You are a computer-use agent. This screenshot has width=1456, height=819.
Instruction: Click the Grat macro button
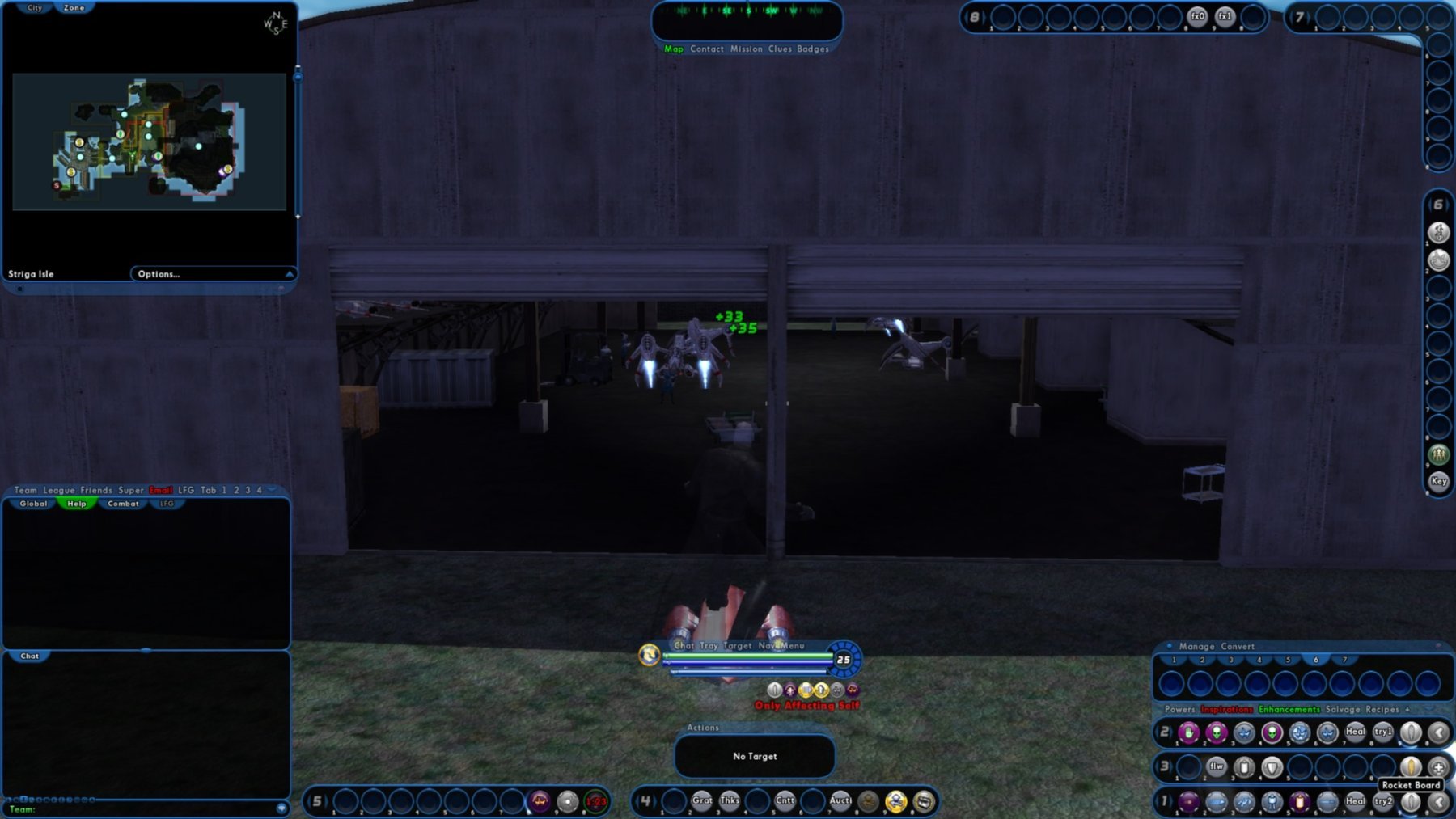point(701,801)
